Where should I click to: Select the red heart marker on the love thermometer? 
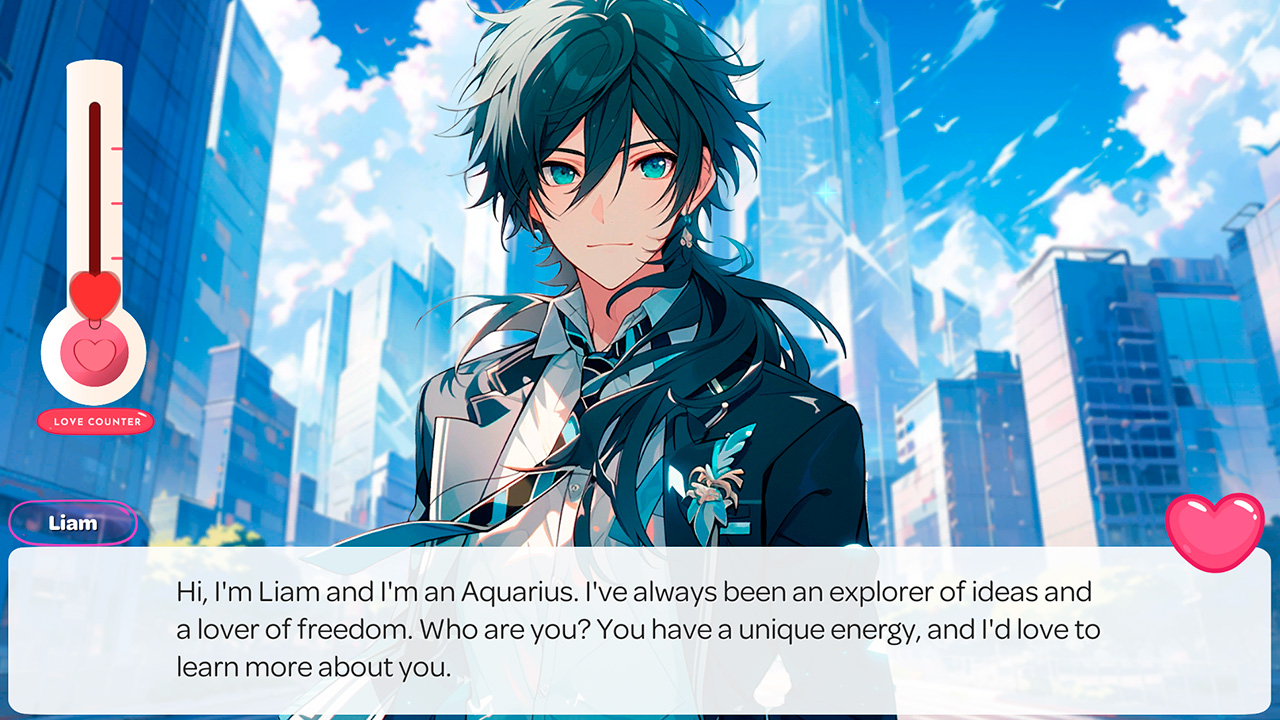coord(93,296)
